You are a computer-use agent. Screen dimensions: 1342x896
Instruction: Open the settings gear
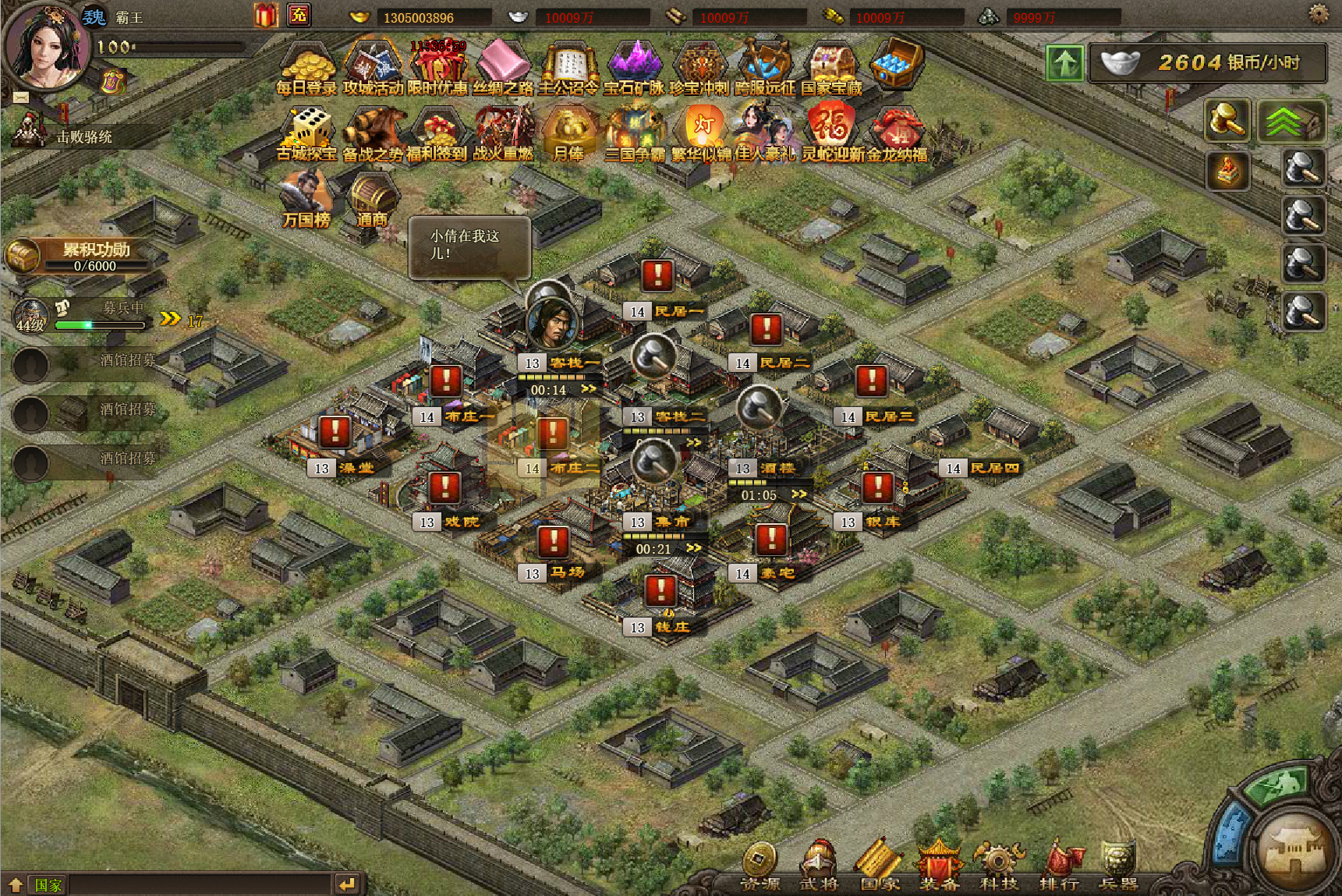click(x=1319, y=13)
